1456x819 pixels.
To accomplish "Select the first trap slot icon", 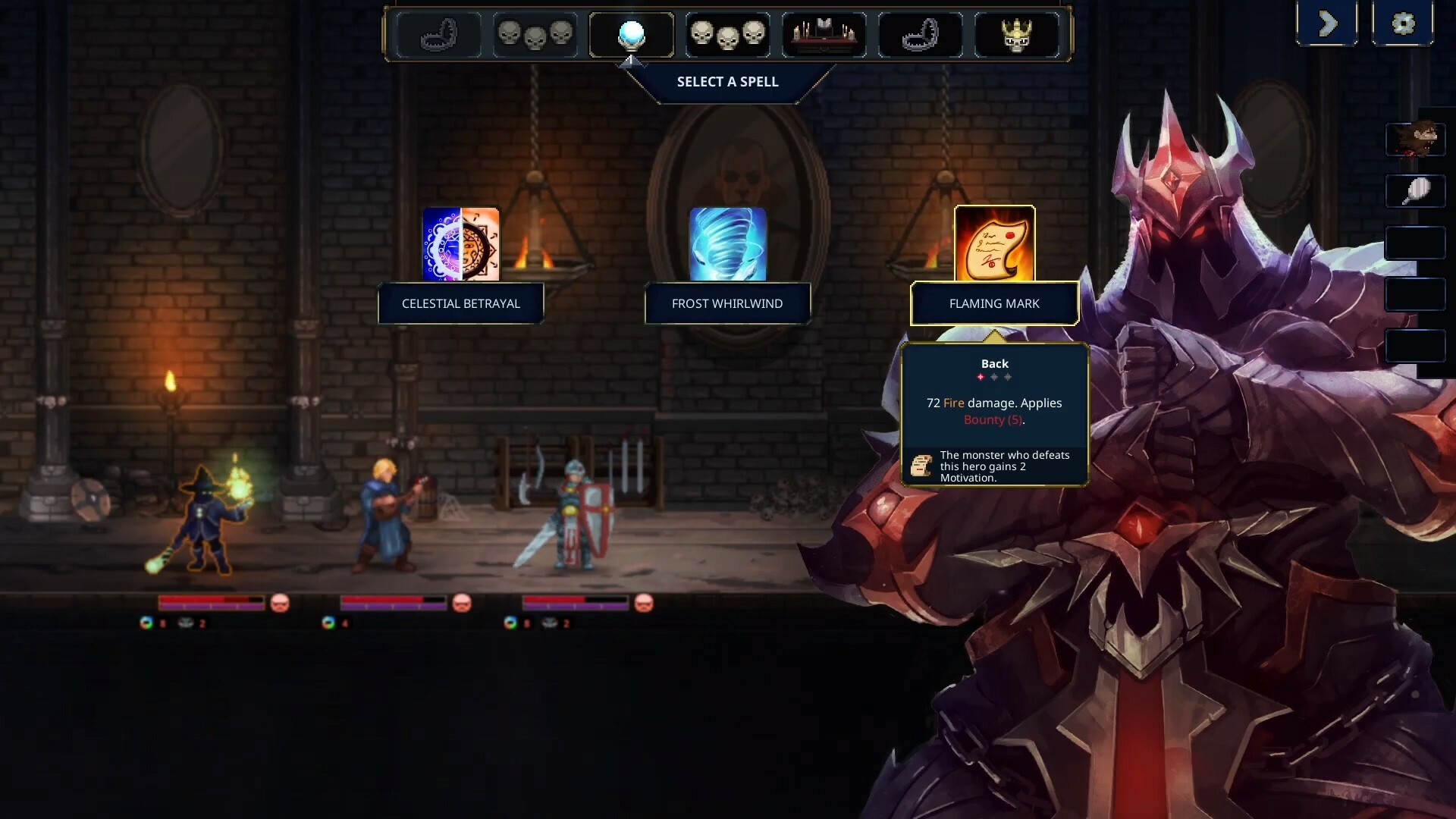I will (438, 34).
